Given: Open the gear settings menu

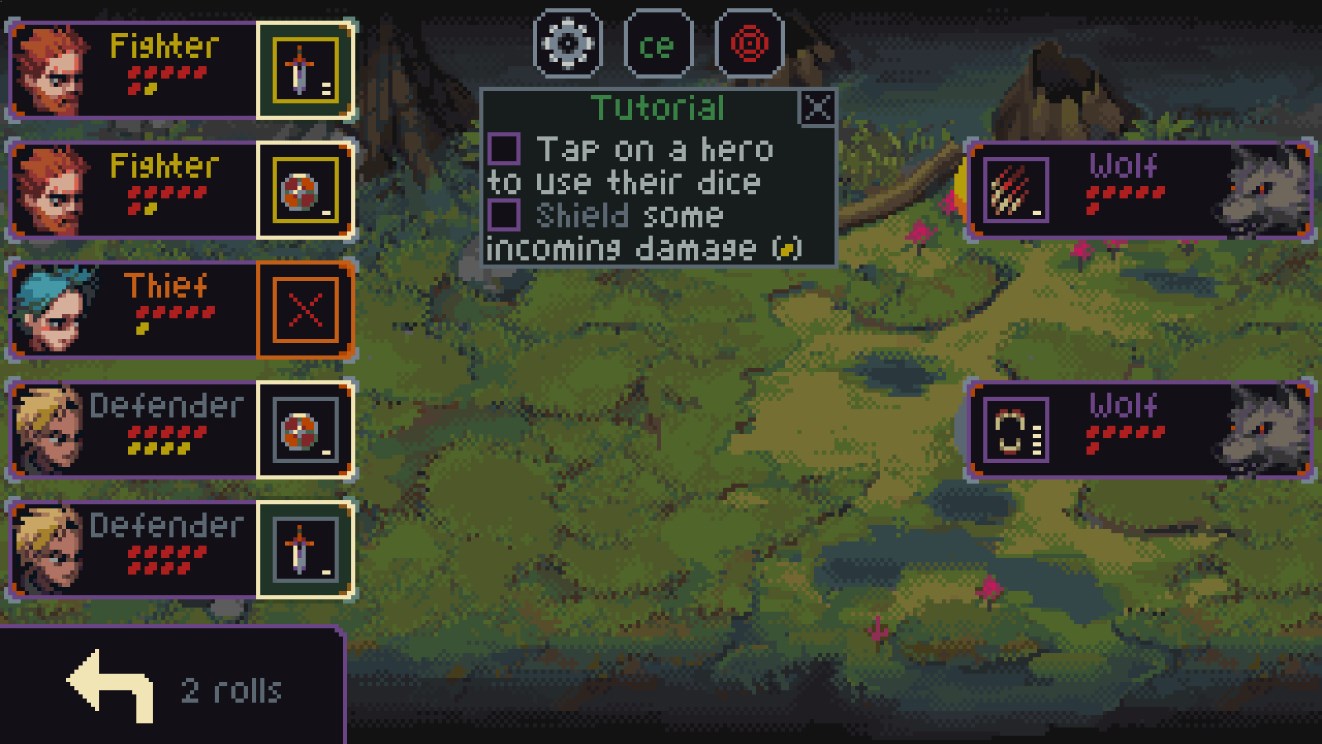Looking at the screenshot, I should pyautogui.click(x=568, y=44).
